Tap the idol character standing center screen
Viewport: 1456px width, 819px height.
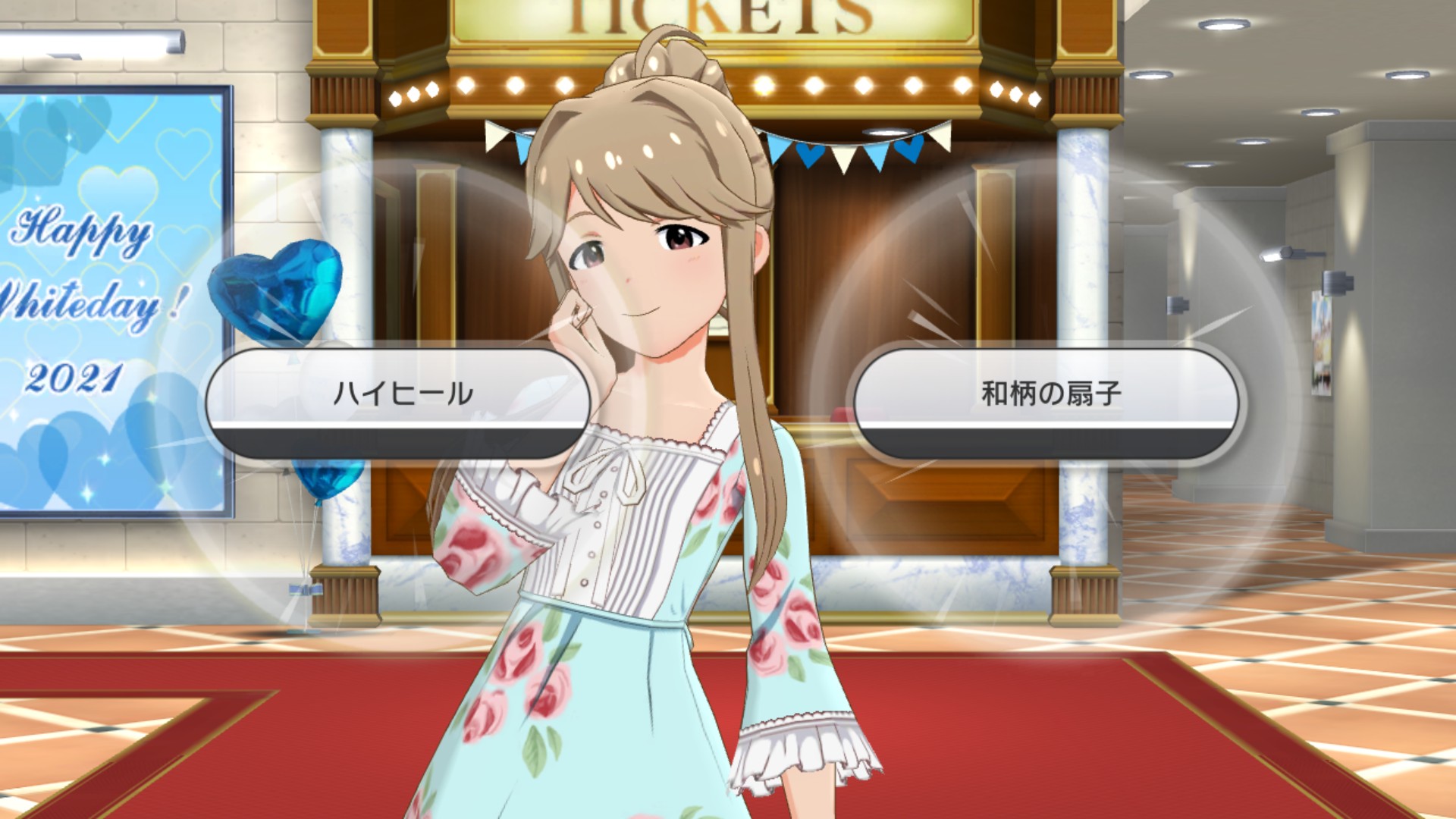[x=652, y=303]
